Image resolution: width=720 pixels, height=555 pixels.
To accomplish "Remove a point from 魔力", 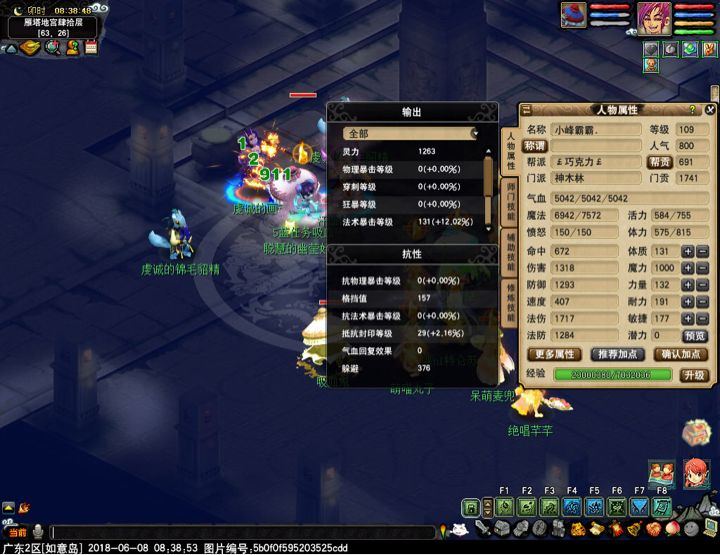I will [702, 268].
